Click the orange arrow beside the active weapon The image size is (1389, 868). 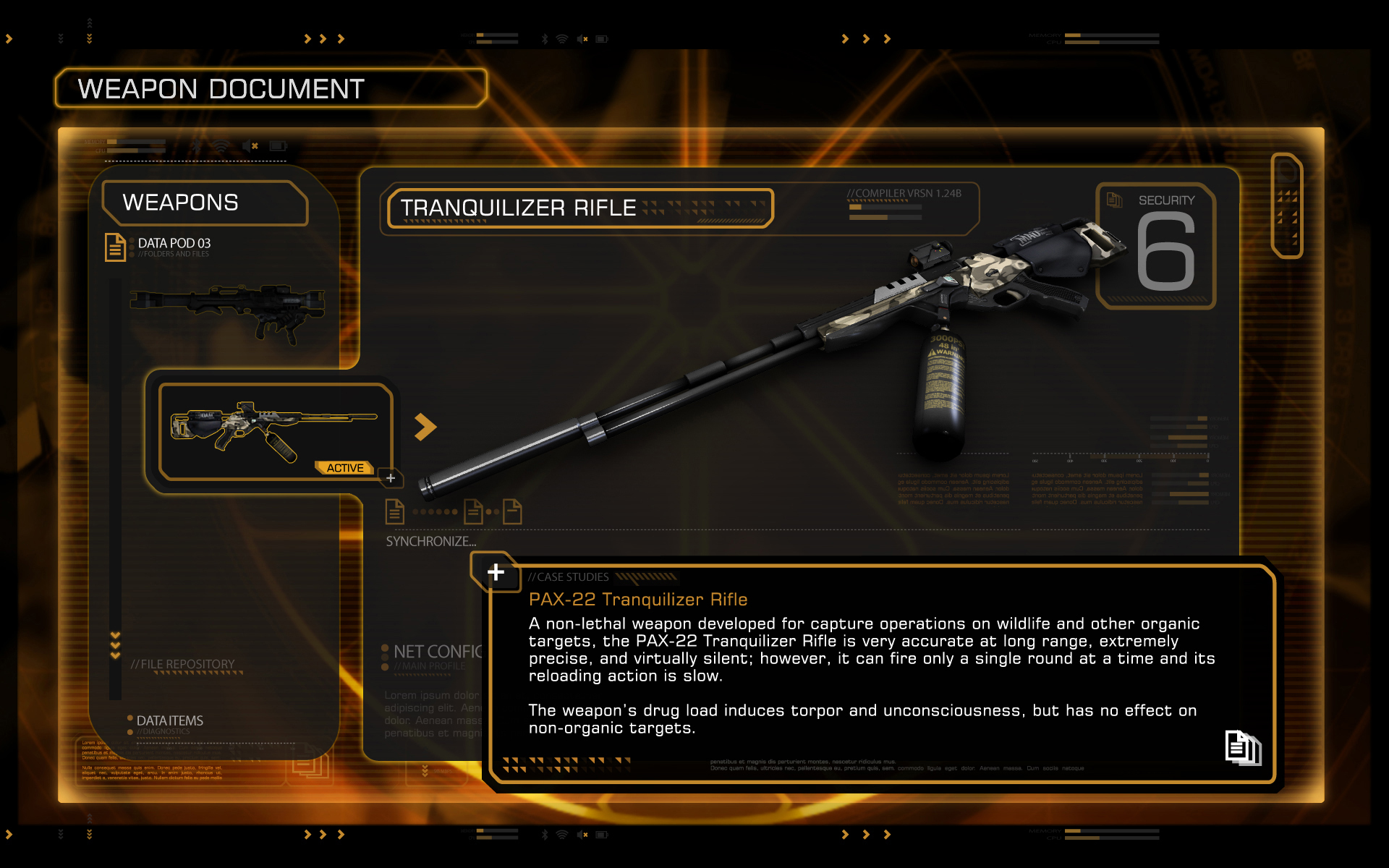click(425, 427)
